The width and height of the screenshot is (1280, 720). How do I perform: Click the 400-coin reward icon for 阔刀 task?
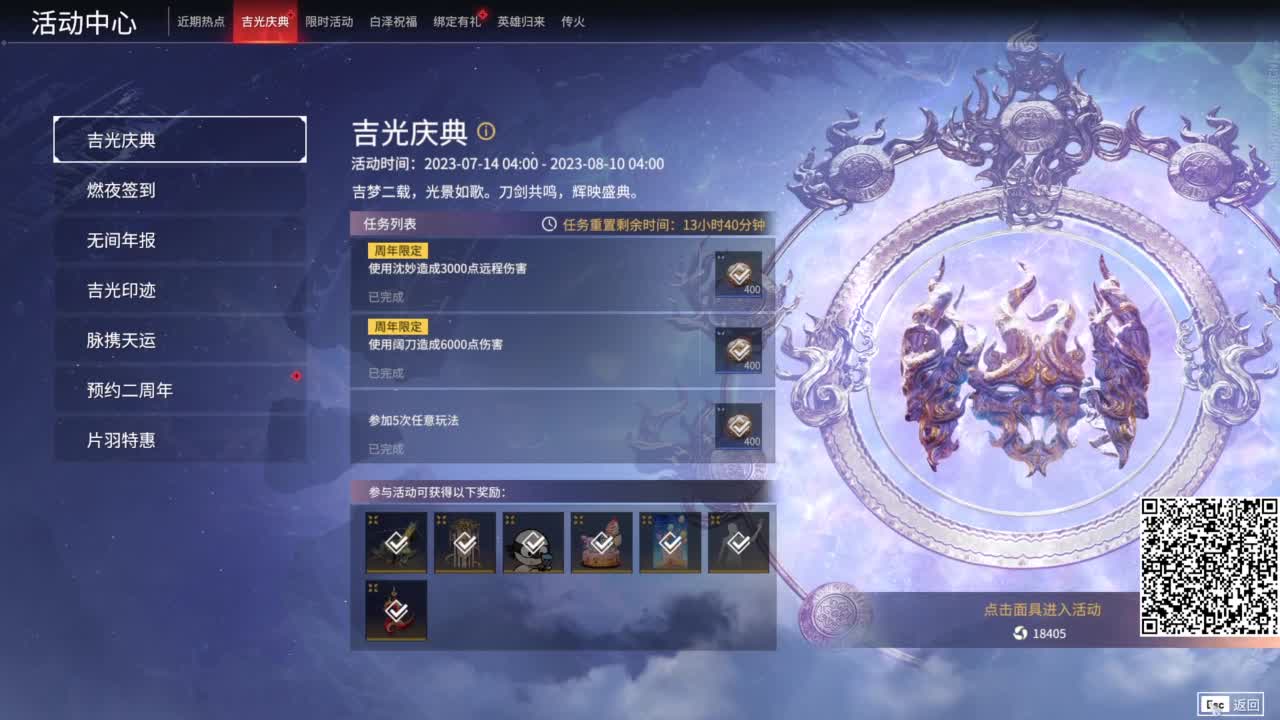(x=738, y=350)
